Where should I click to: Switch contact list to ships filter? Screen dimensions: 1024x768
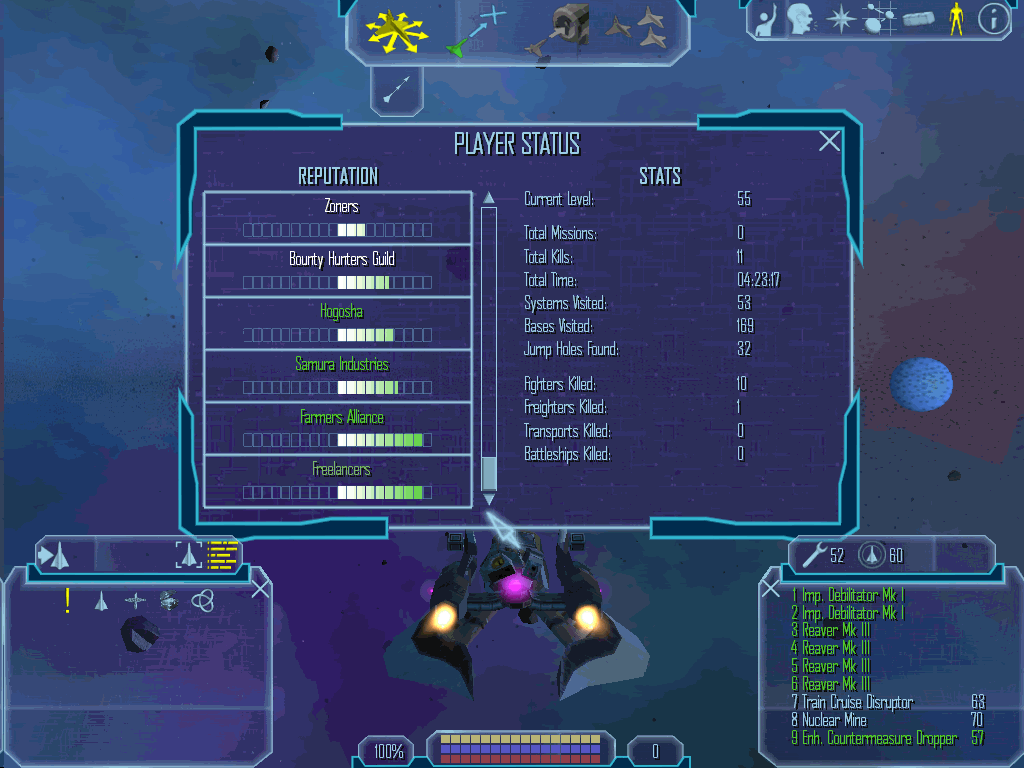(101, 601)
